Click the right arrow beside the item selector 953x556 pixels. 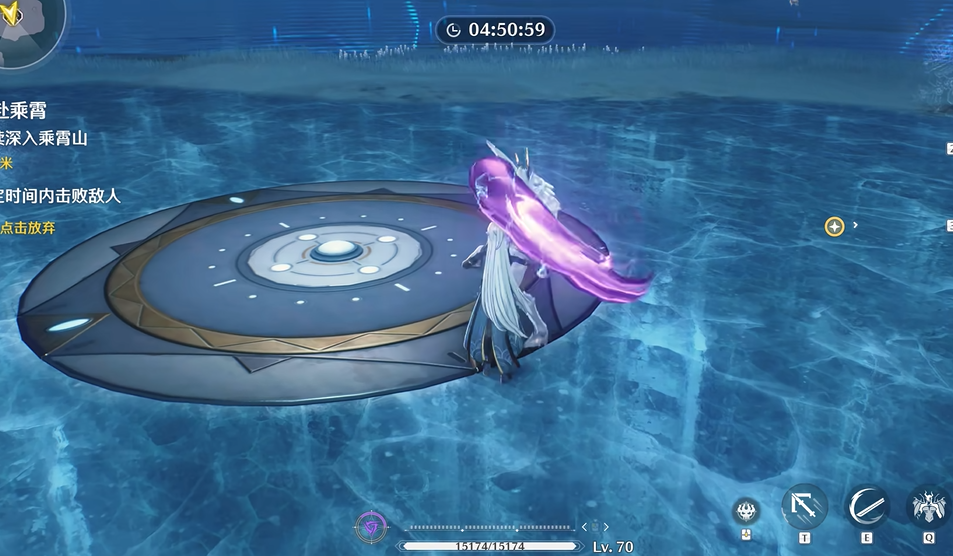pos(606,527)
